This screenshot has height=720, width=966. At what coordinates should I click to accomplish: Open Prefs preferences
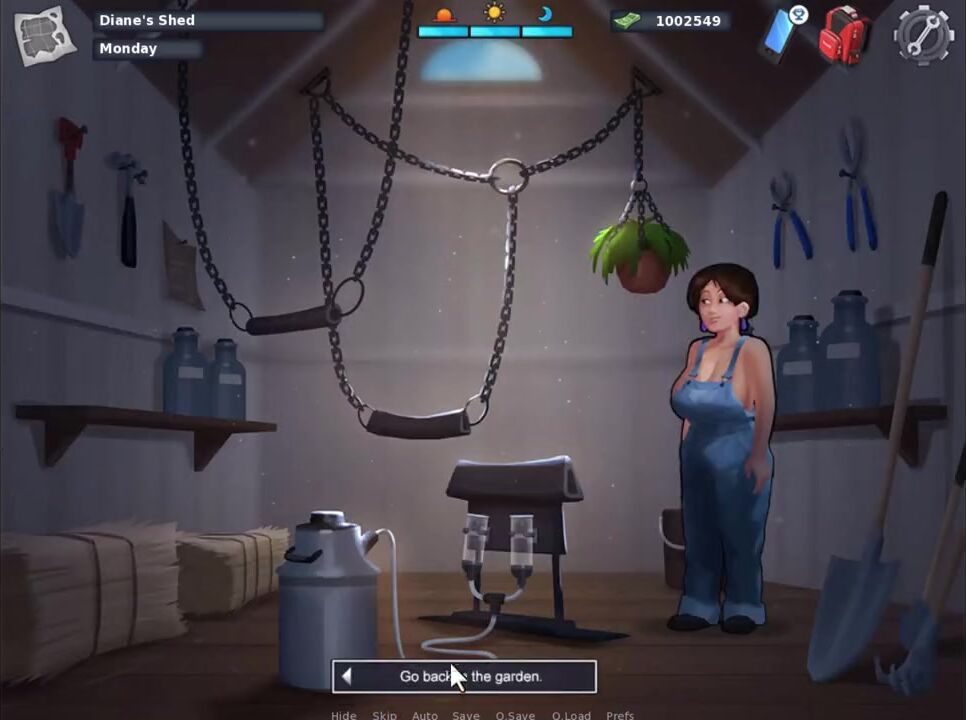tap(620, 715)
